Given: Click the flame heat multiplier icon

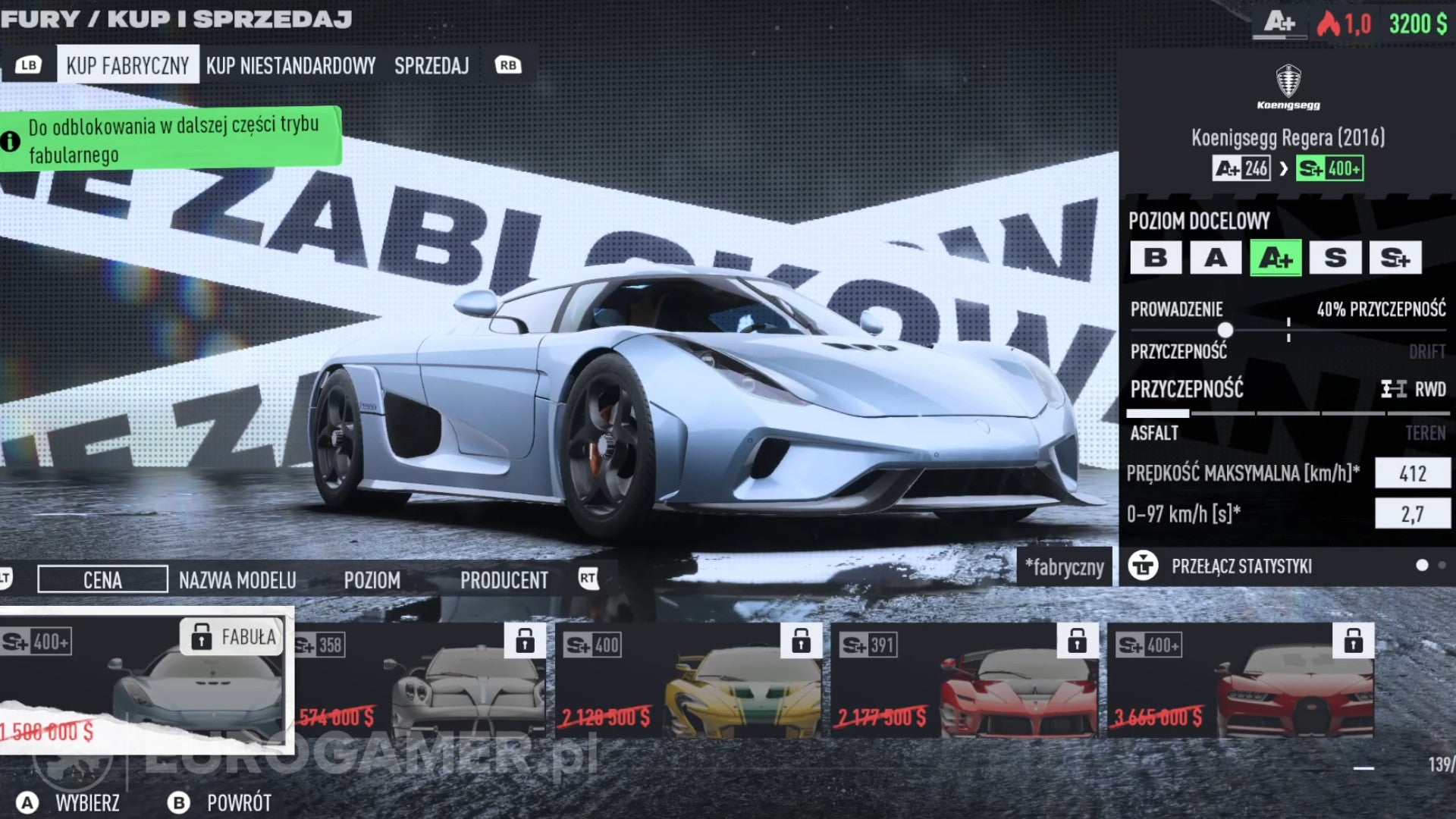Looking at the screenshot, I should [x=1330, y=22].
